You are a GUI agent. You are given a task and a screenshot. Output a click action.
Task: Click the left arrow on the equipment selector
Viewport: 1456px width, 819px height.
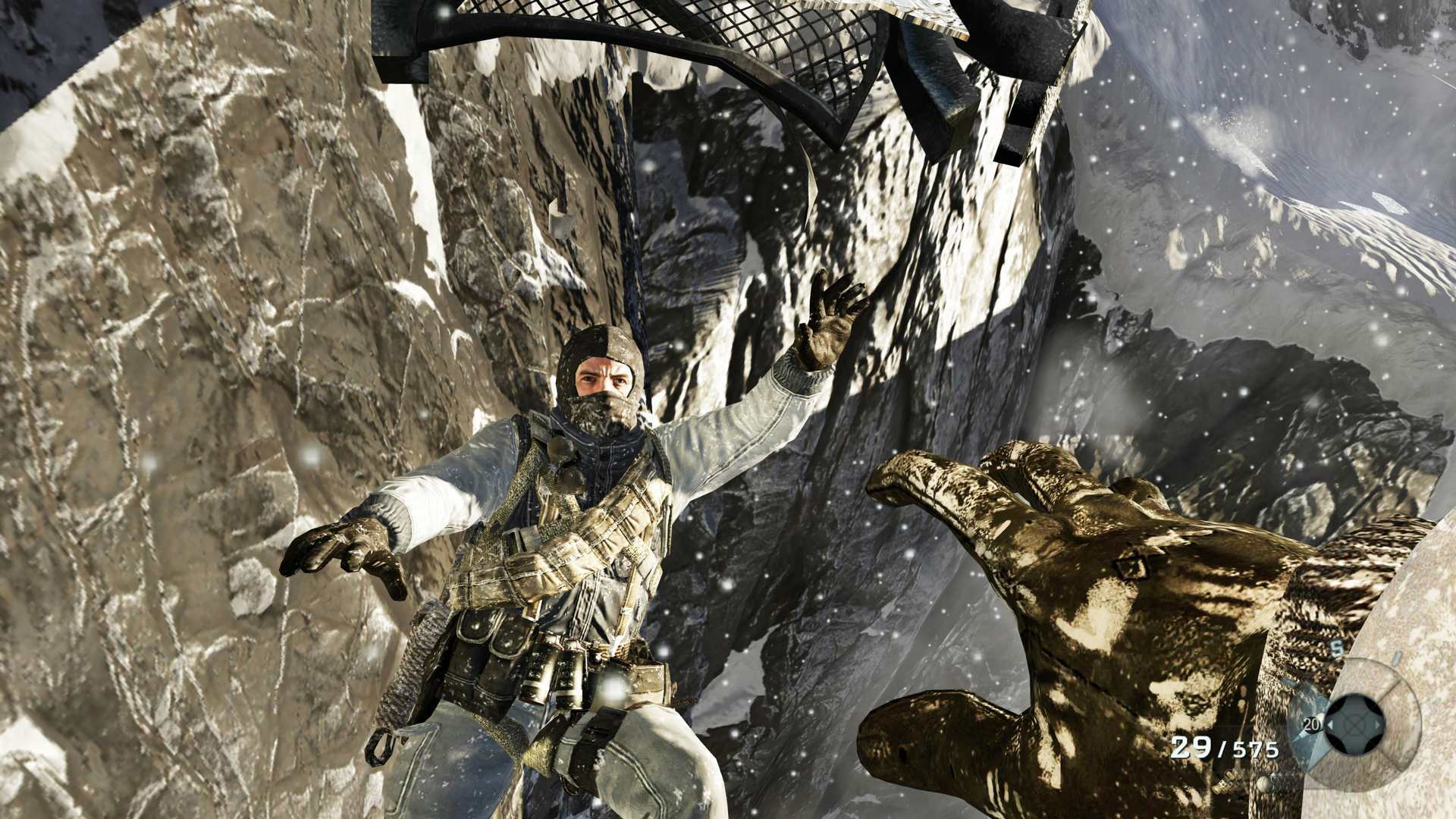pos(1332,725)
